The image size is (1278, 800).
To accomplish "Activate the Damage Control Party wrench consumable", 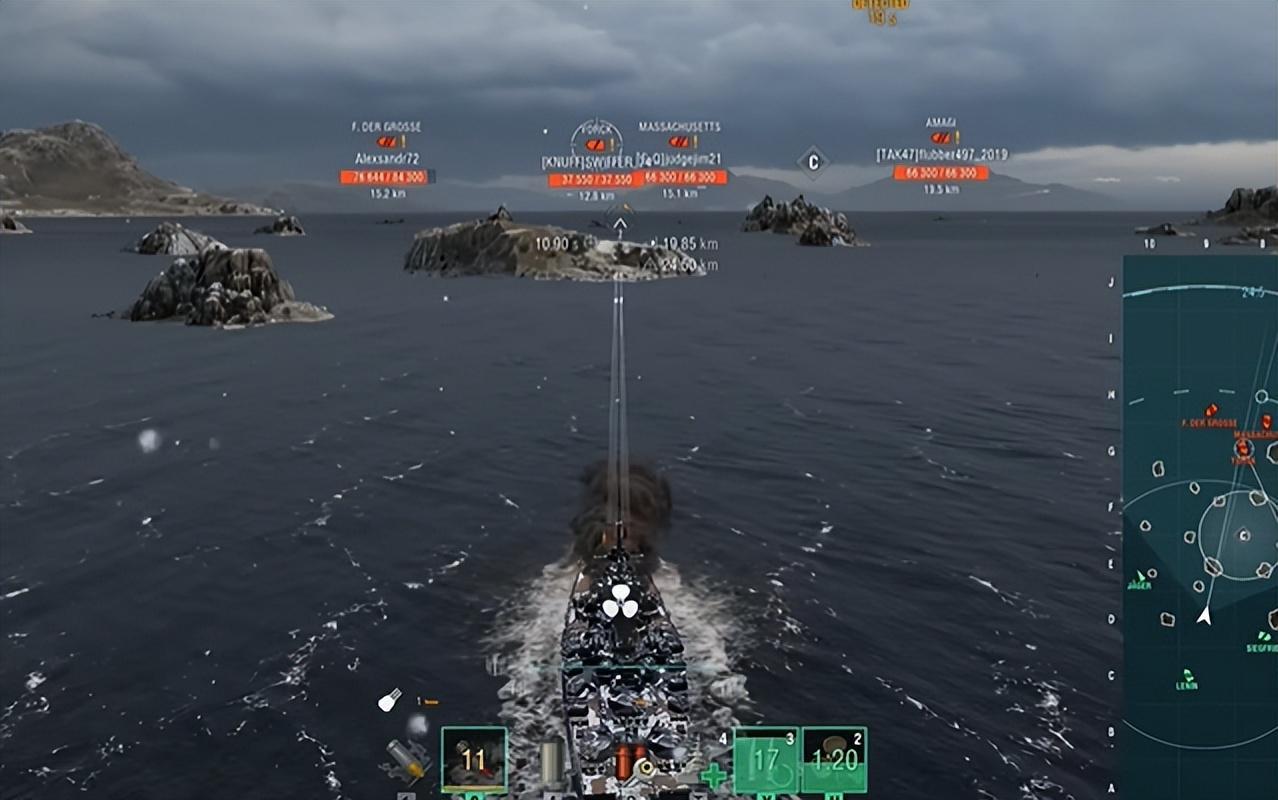I will tap(645, 768).
